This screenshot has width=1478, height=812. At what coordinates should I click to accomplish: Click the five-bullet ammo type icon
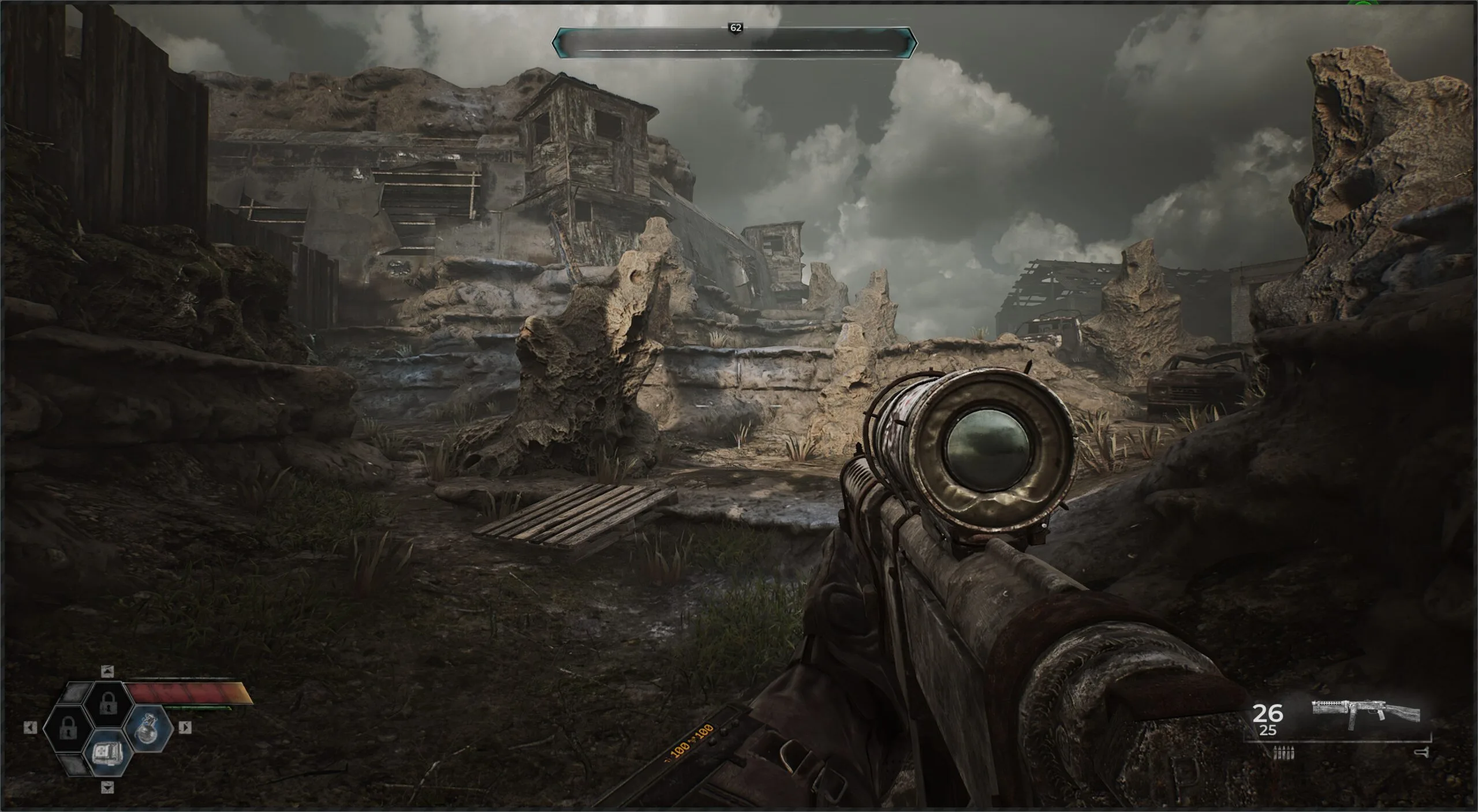1284,752
